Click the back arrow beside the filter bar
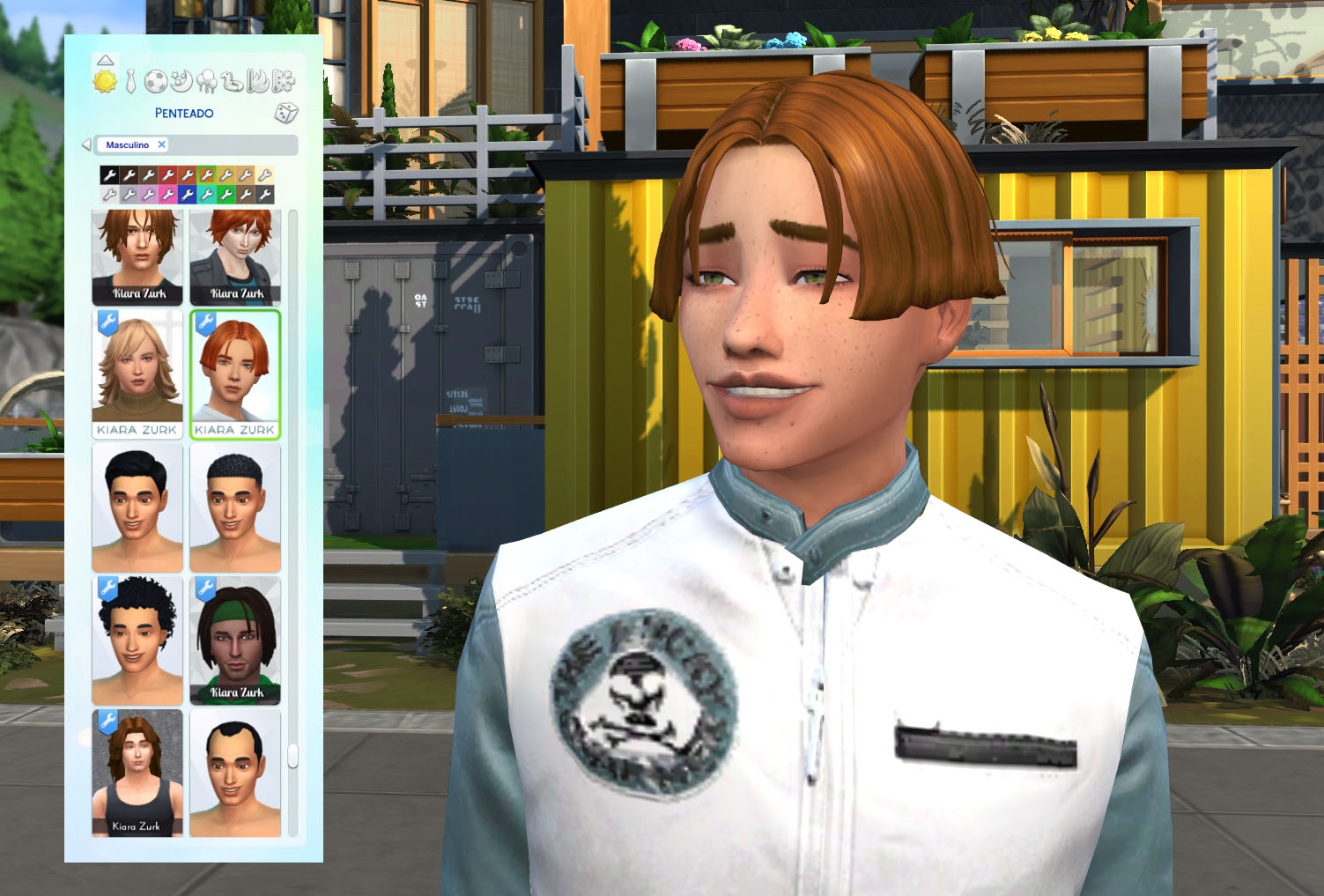 coord(85,145)
